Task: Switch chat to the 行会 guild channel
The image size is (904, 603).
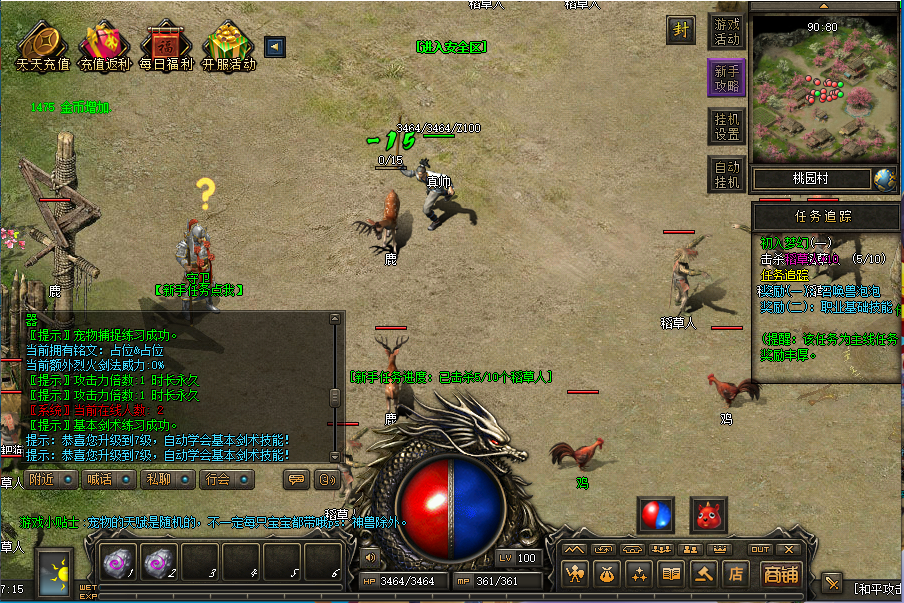Action: point(223,479)
